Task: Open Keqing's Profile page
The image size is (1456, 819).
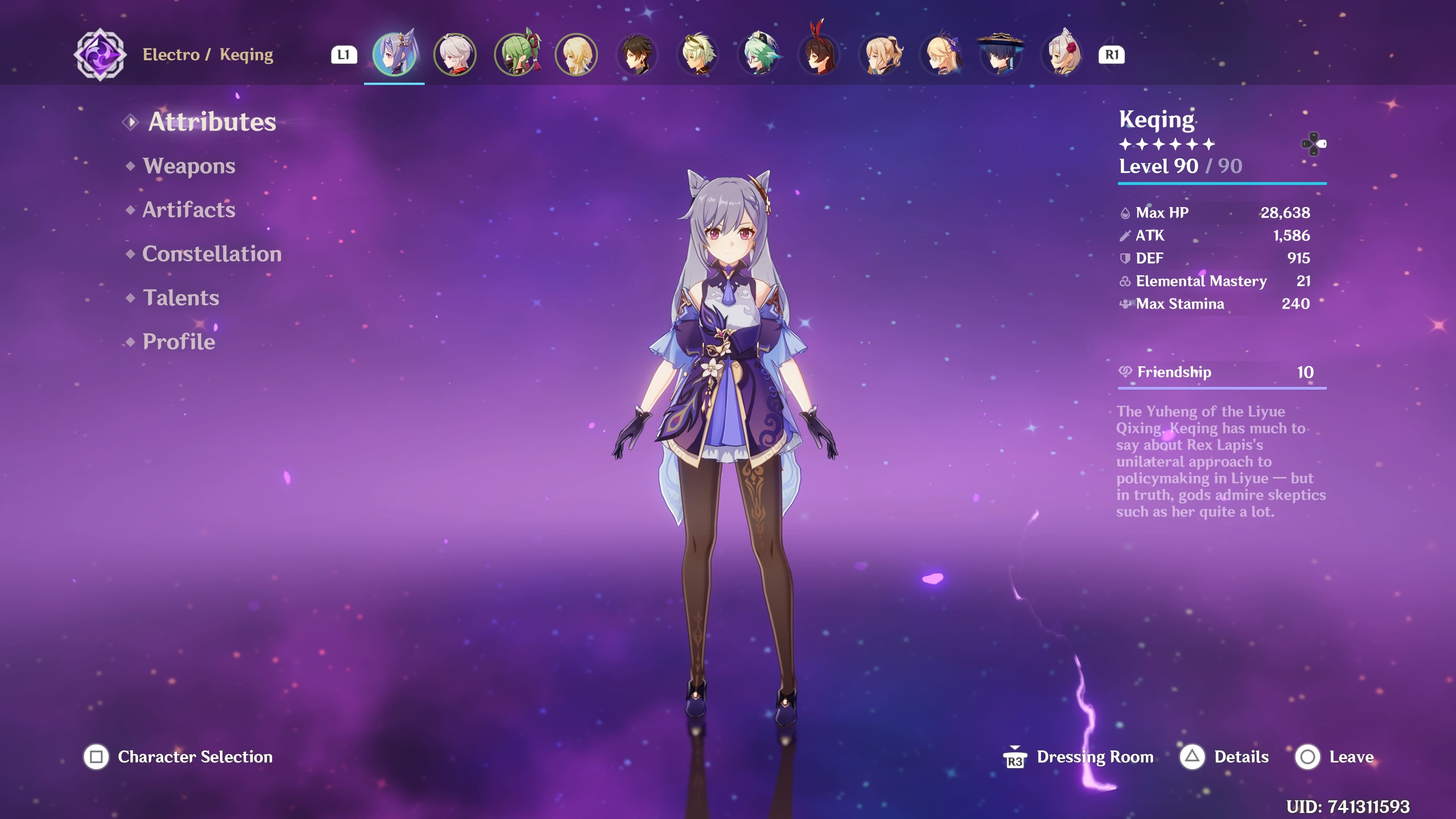Action: coord(178,342)
